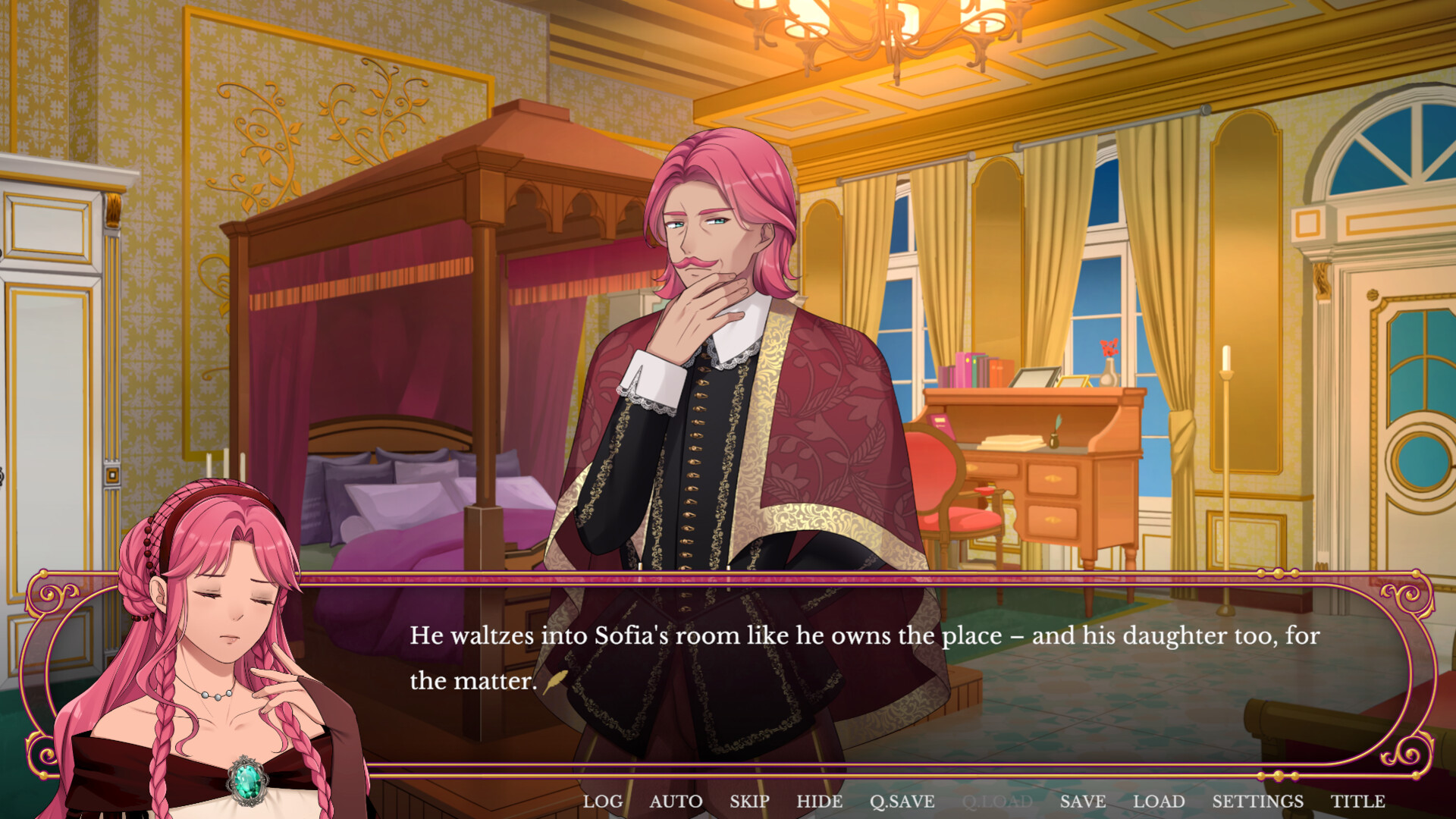Quick load using Q.LOAD
1456x819 pixels.
pyautogui.click(x=997, y=801)
